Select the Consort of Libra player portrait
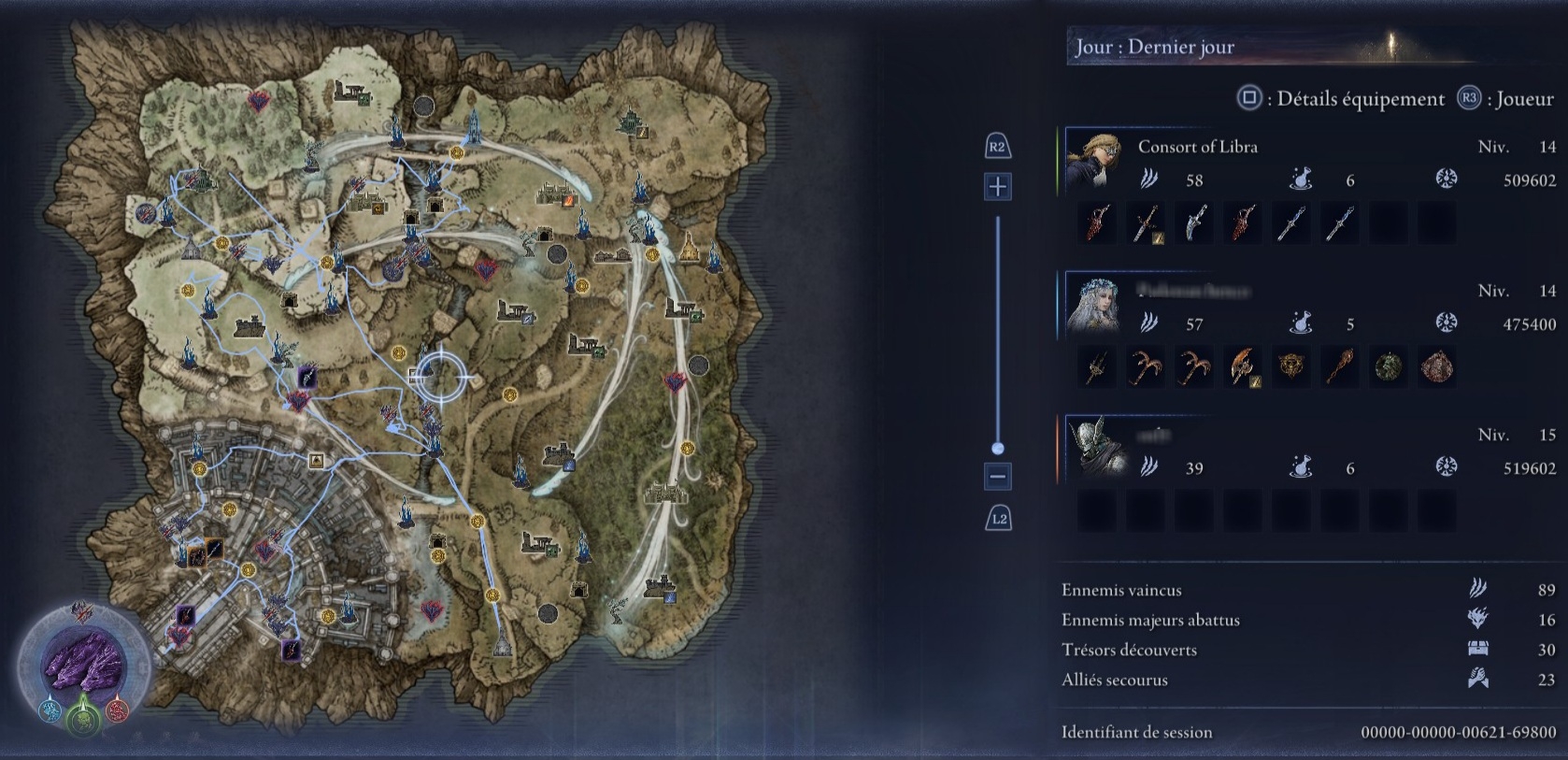Viewport: 1568px width, 760px height. (x=1094, y=160)
